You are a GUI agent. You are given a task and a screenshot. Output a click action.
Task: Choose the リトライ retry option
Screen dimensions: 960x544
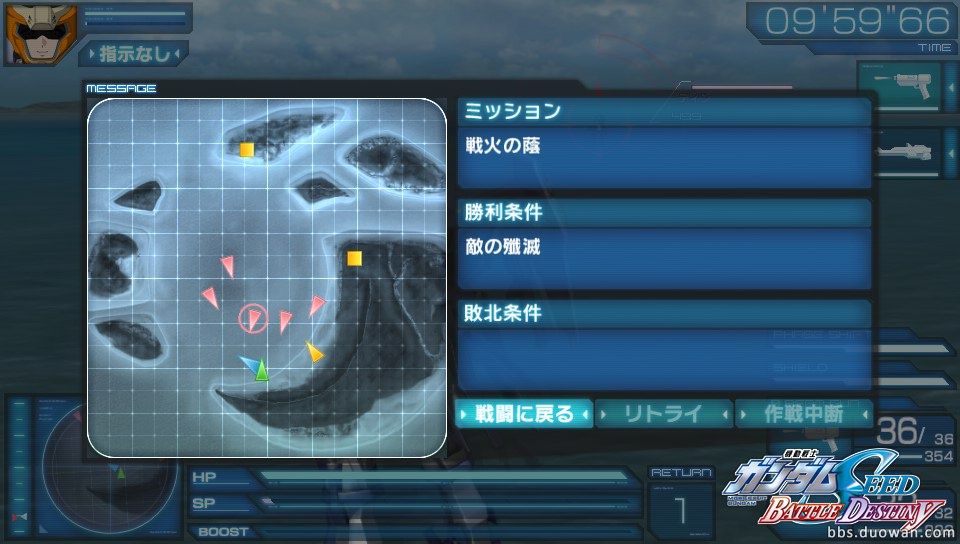(x=663, y=413)
